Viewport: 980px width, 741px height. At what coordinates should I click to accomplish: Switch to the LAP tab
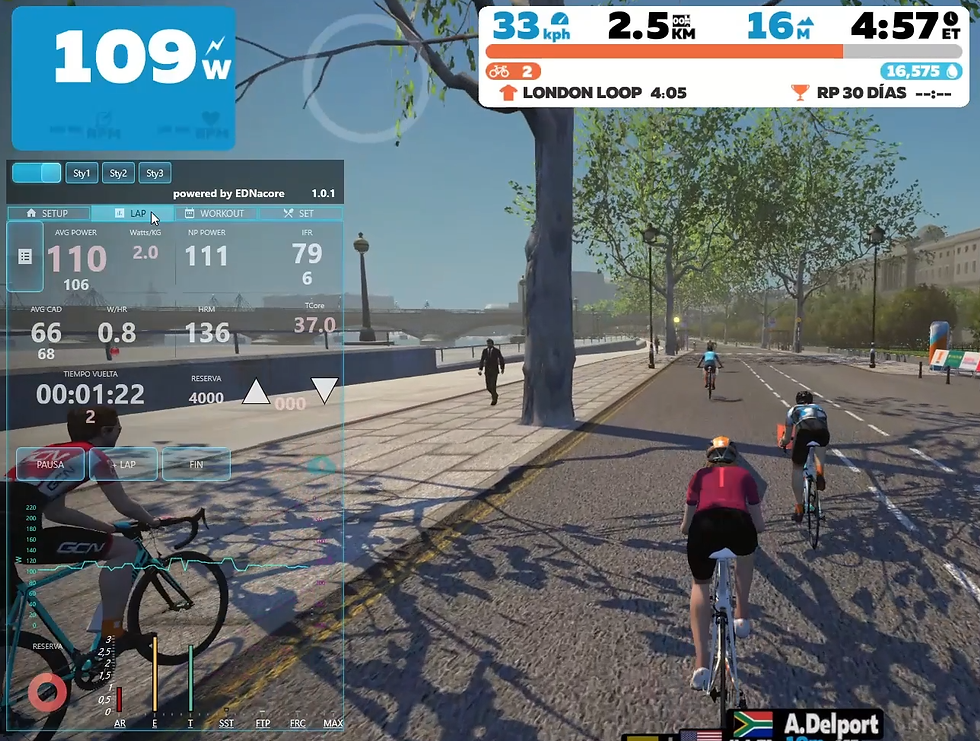click(x=131, y=213)
